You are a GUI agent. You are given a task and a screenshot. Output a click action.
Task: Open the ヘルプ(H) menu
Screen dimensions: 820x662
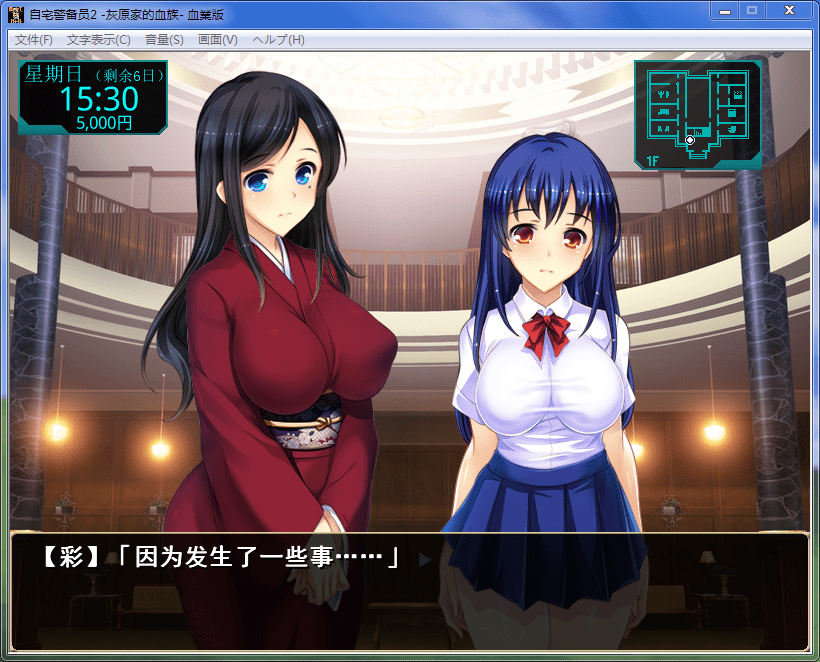click(278, 40)
